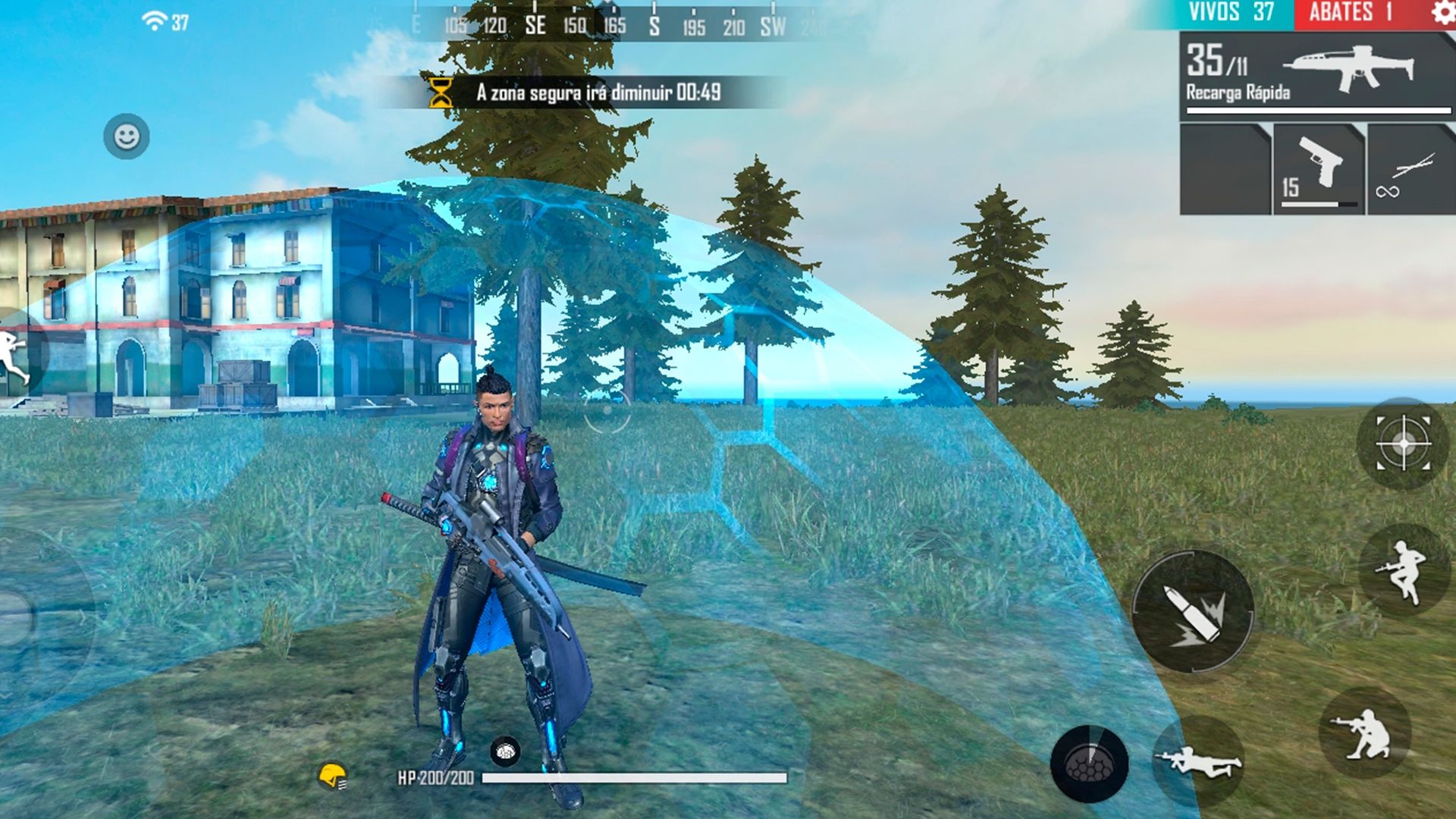
Task: Open the parachuting player icon on left edge
Action: coord(11,356)
